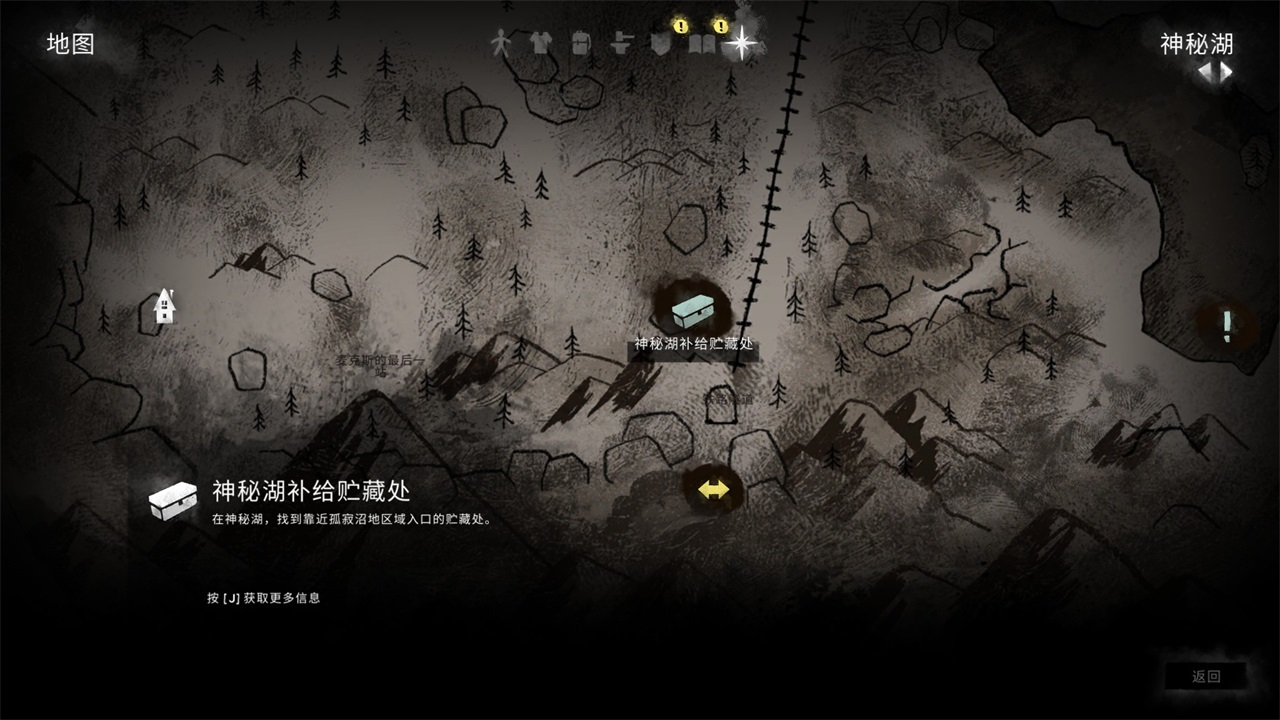Select the map tab with compass star
This screenshot has width=1280, height=720.
pyautogui.click(x=741, y=43)
